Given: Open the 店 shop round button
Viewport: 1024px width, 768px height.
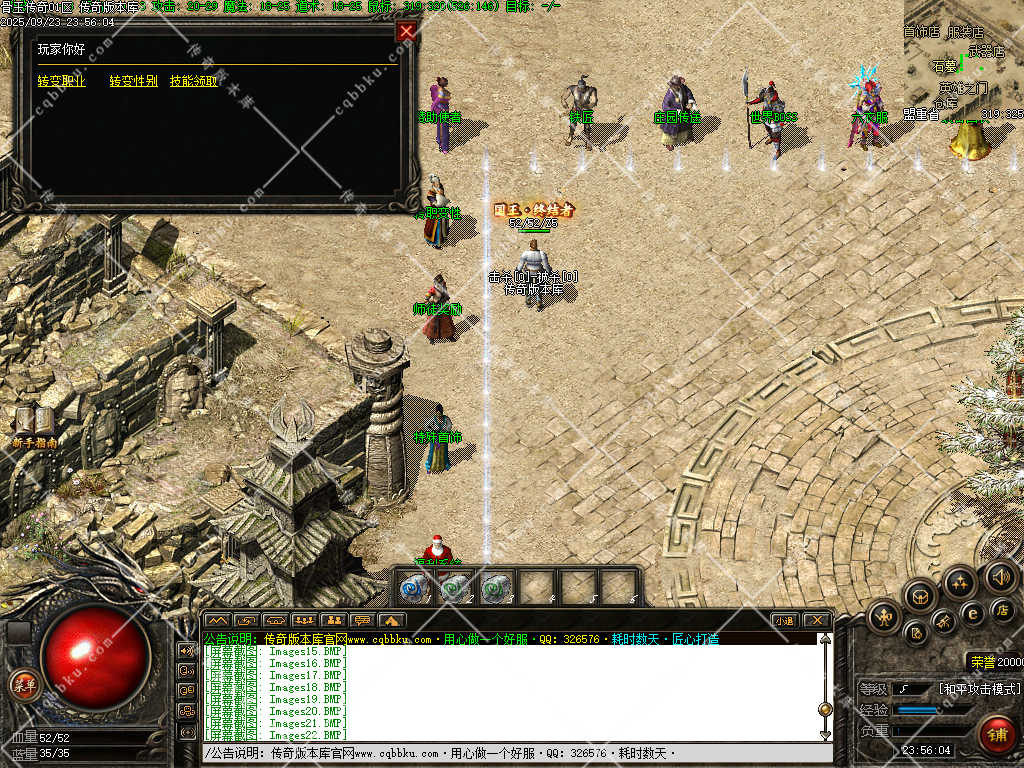Looking at the screenshot, I should coord(1001,607).
